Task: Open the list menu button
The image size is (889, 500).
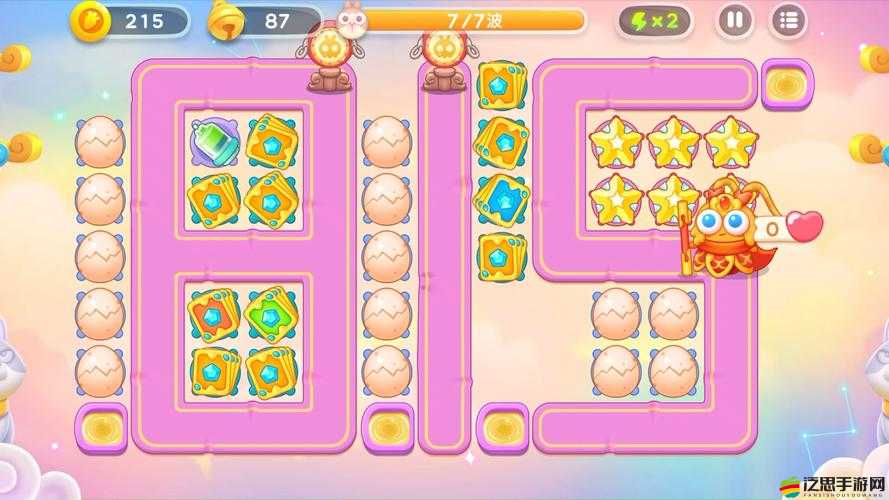Action: (x=789, y=20)
